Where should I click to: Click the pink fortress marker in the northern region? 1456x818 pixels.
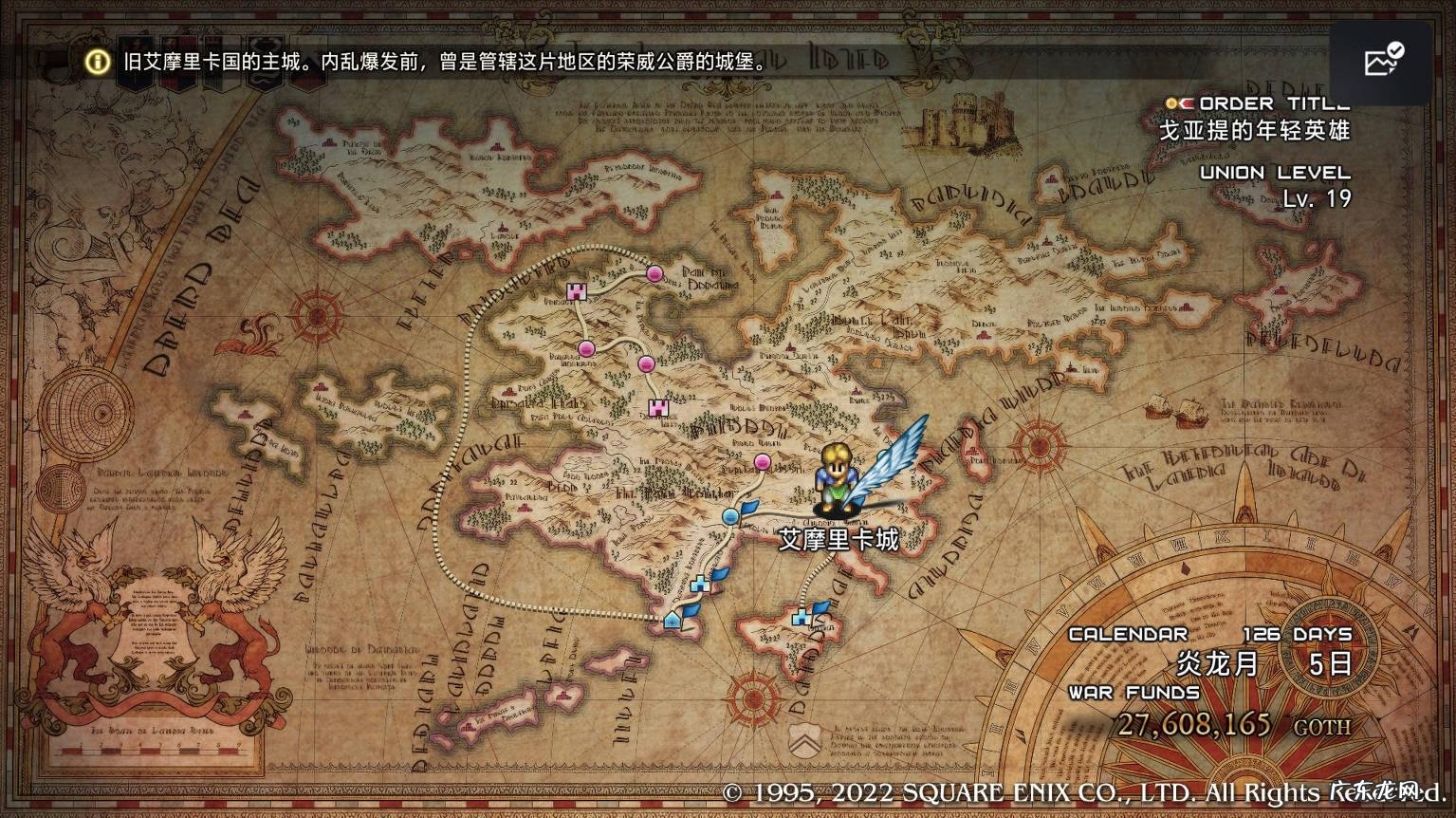coord(577,292)
